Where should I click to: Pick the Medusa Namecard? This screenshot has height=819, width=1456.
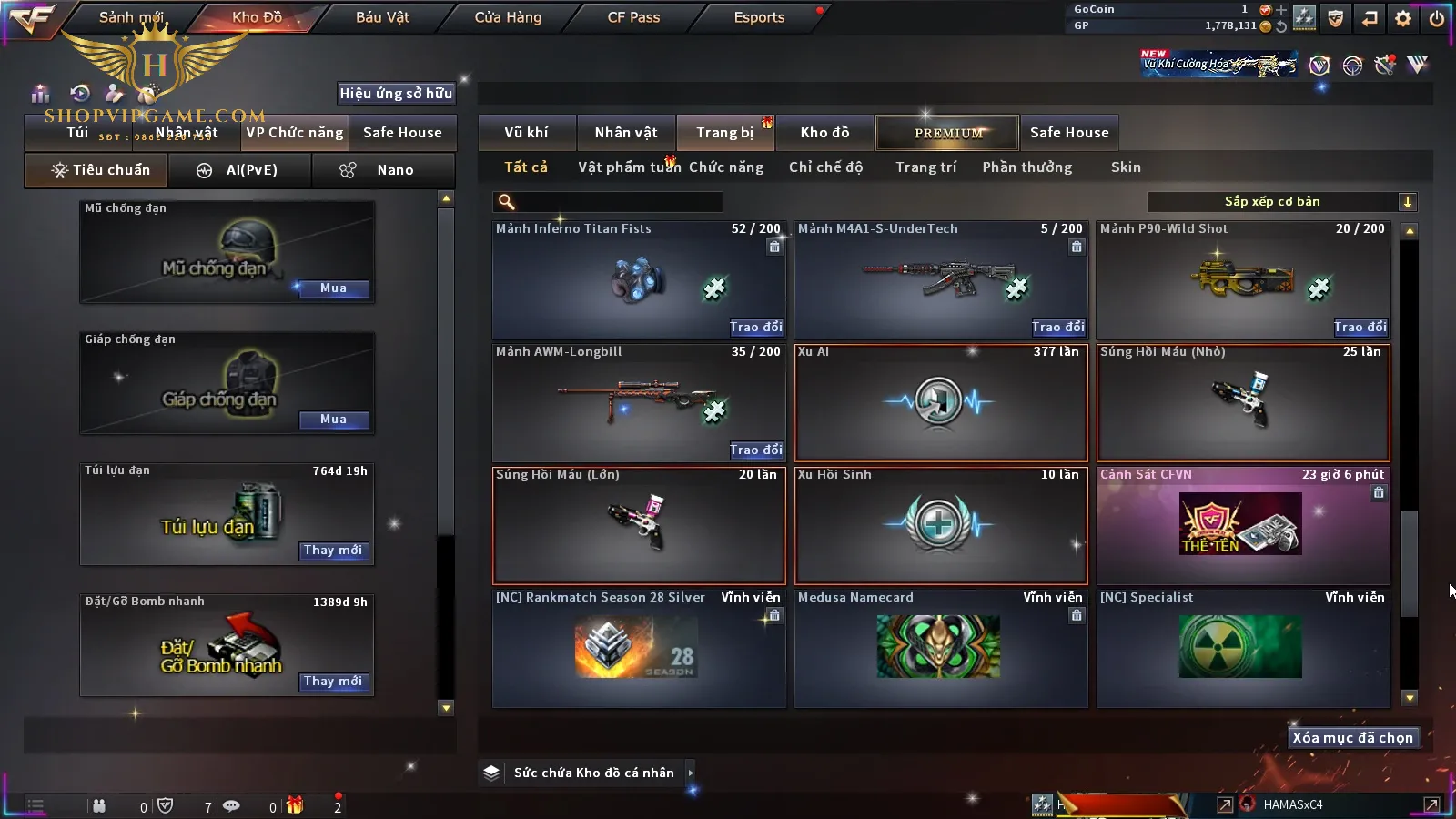click(x=941, y=648)
